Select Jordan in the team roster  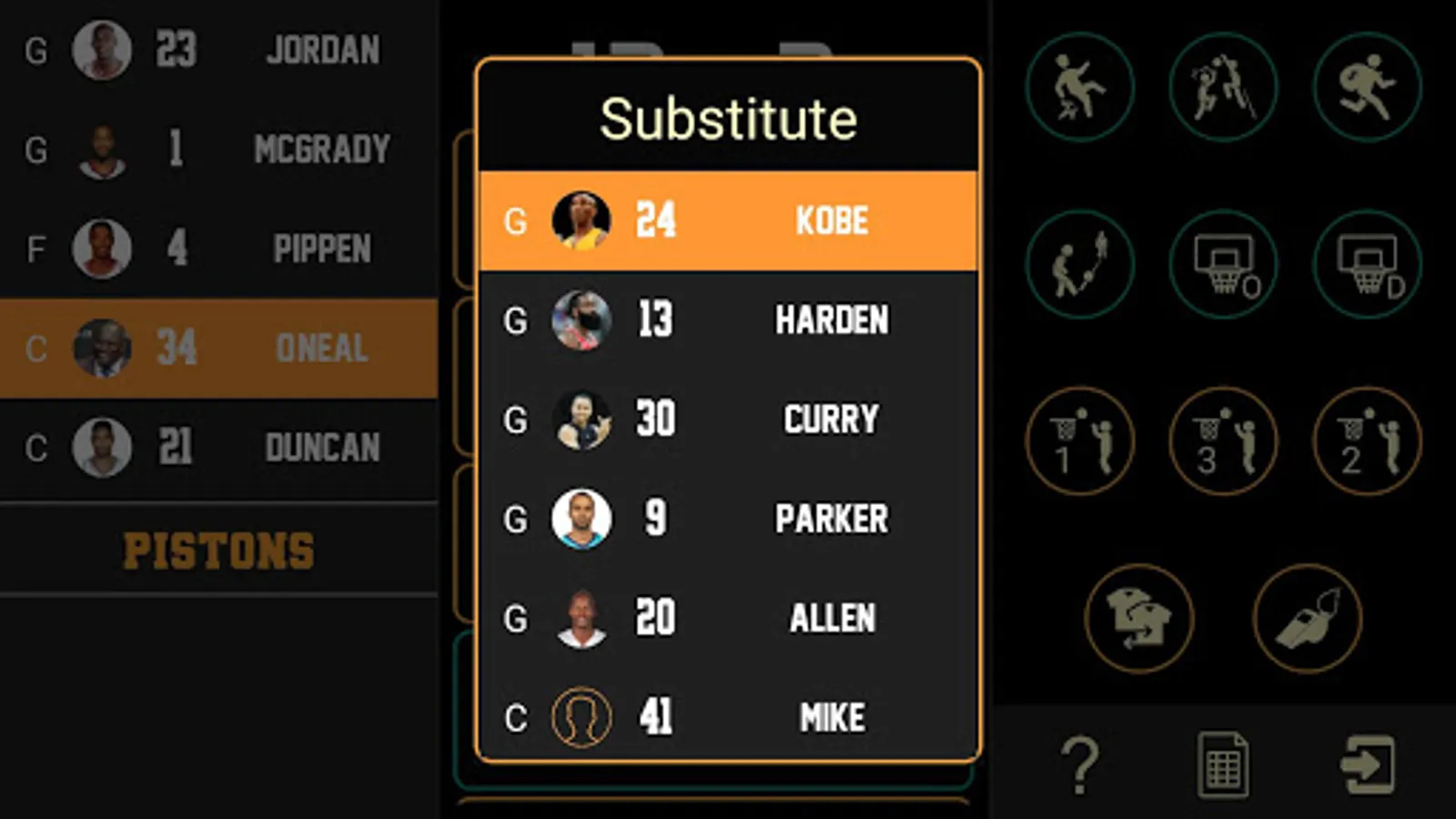tap(218, 49)
